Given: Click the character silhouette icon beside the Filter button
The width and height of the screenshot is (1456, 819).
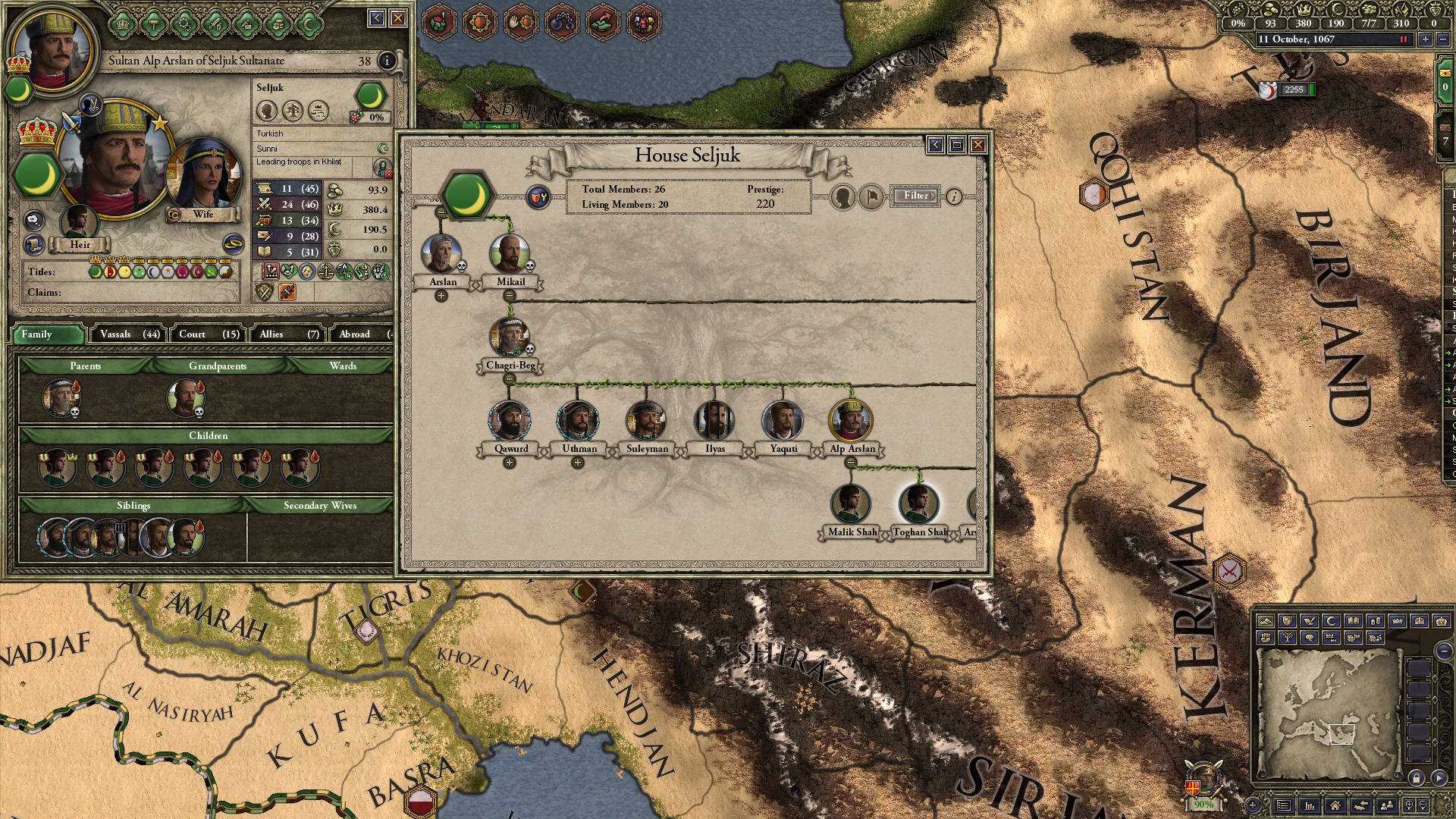Looking at the screenshot, I should (x=843, y=196).
